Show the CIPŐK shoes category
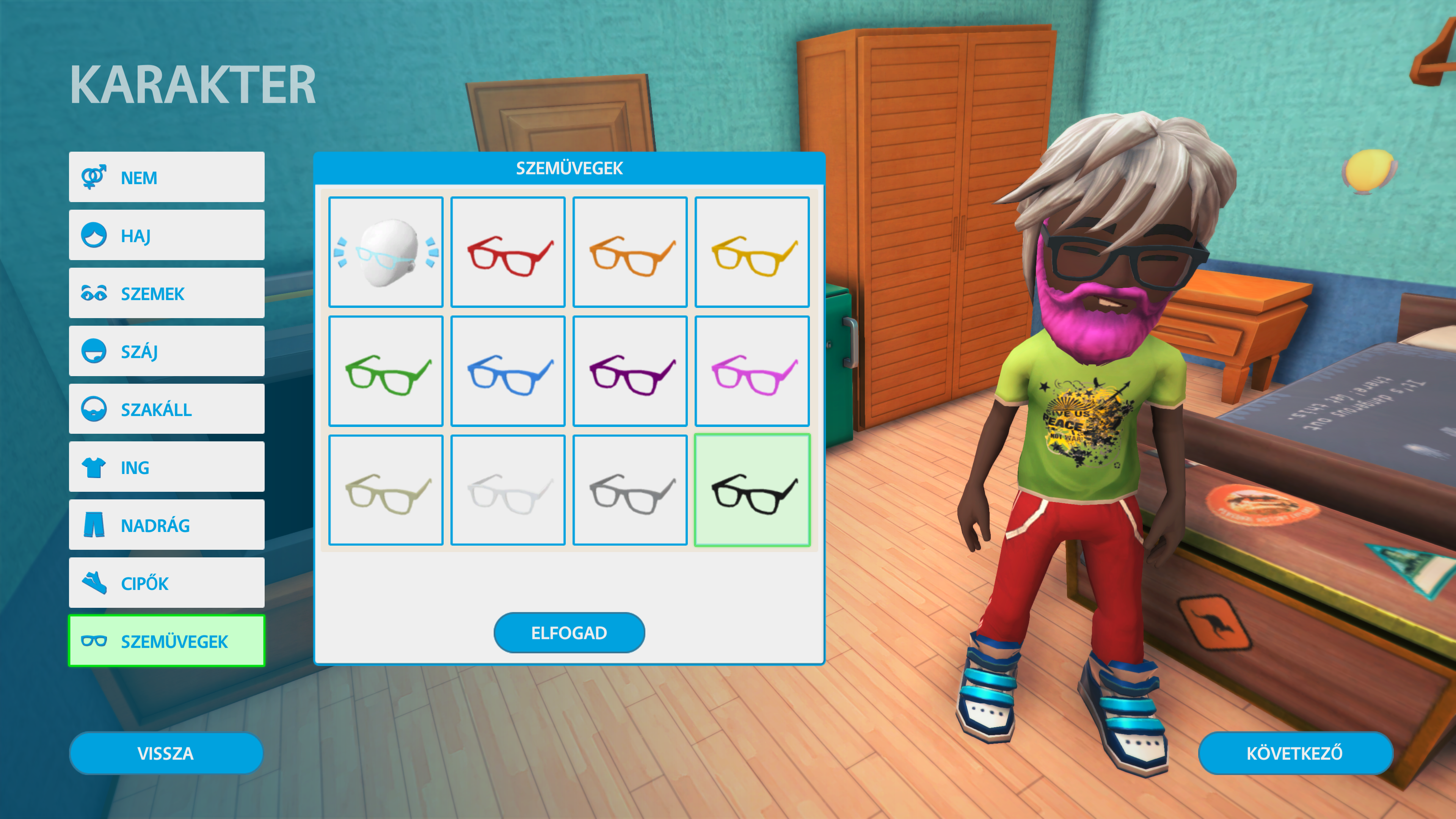Image resolution: width=1456 pixels, height=819 pixels. tap(167, 583)
